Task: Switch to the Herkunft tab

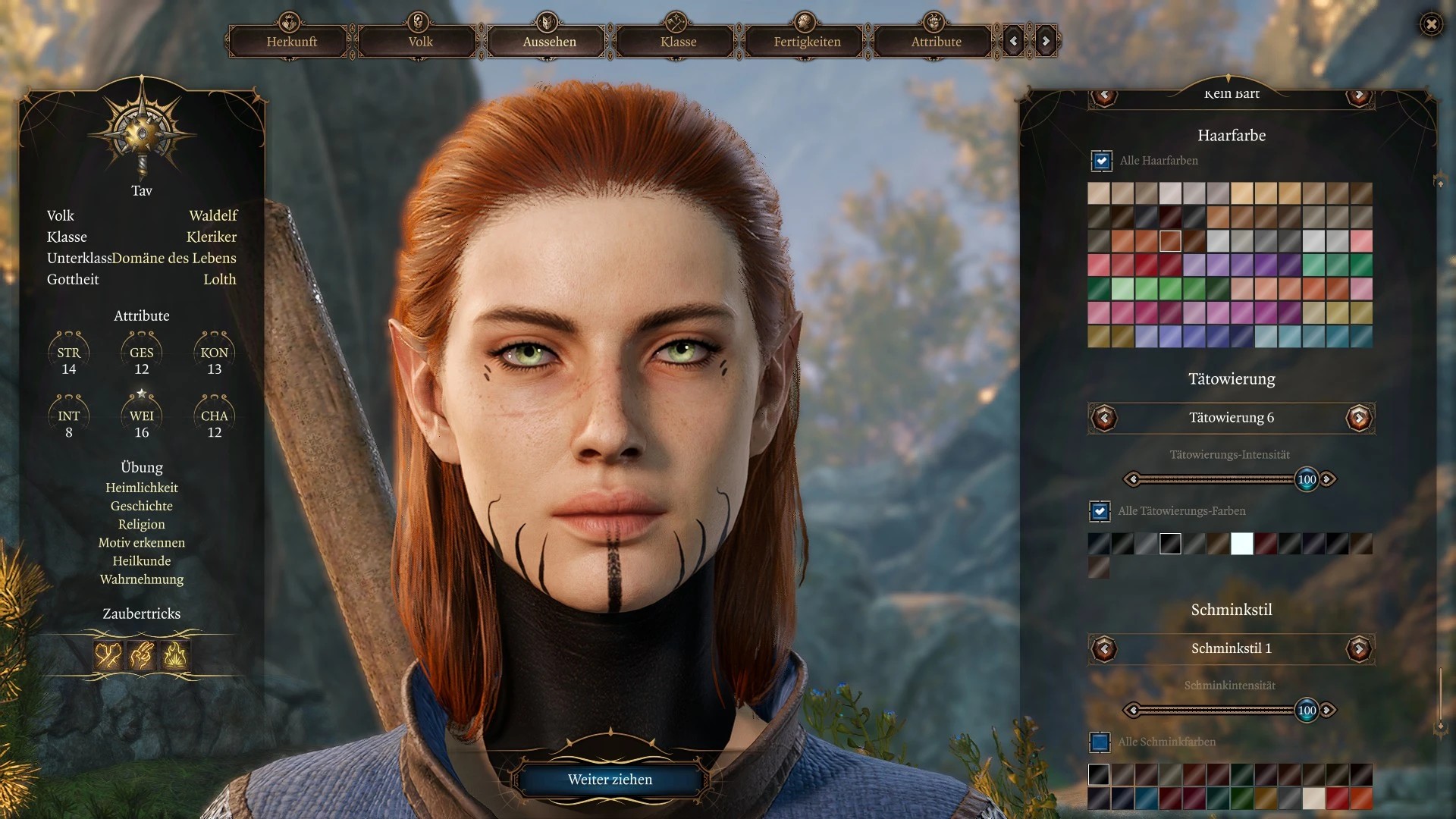Action: click(x=291, y=42)
